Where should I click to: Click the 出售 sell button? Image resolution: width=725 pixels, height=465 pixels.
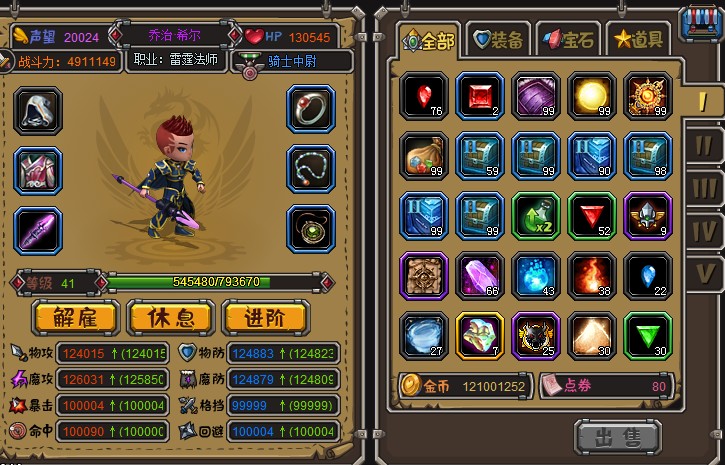pyautogui.click(x=617, y=437)
